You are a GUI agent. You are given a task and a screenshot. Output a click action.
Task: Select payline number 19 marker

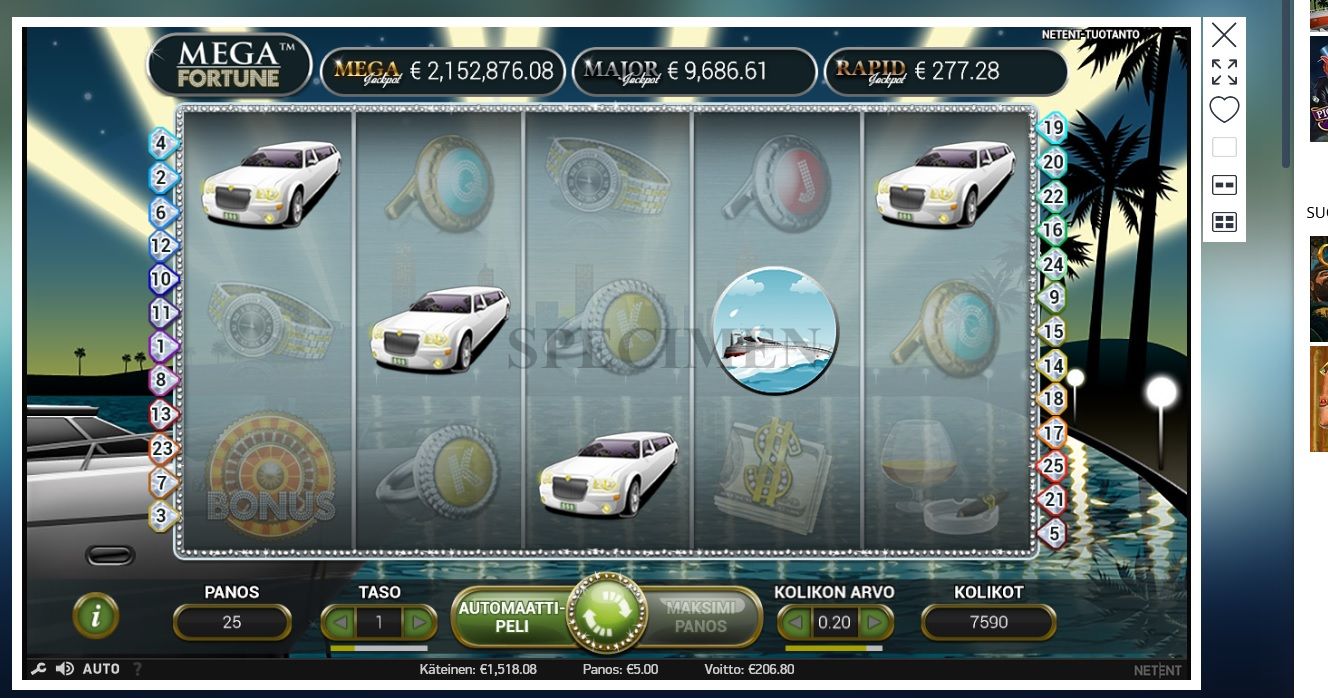(x=1052, y=127)
